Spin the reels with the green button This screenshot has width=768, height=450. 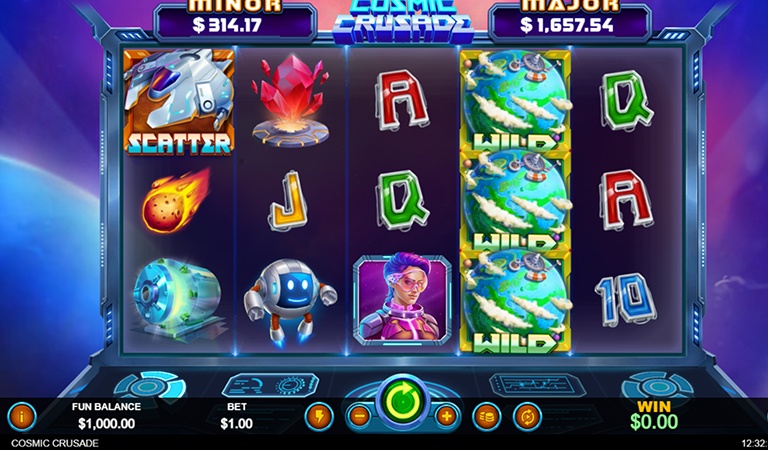tap(402, 400)
